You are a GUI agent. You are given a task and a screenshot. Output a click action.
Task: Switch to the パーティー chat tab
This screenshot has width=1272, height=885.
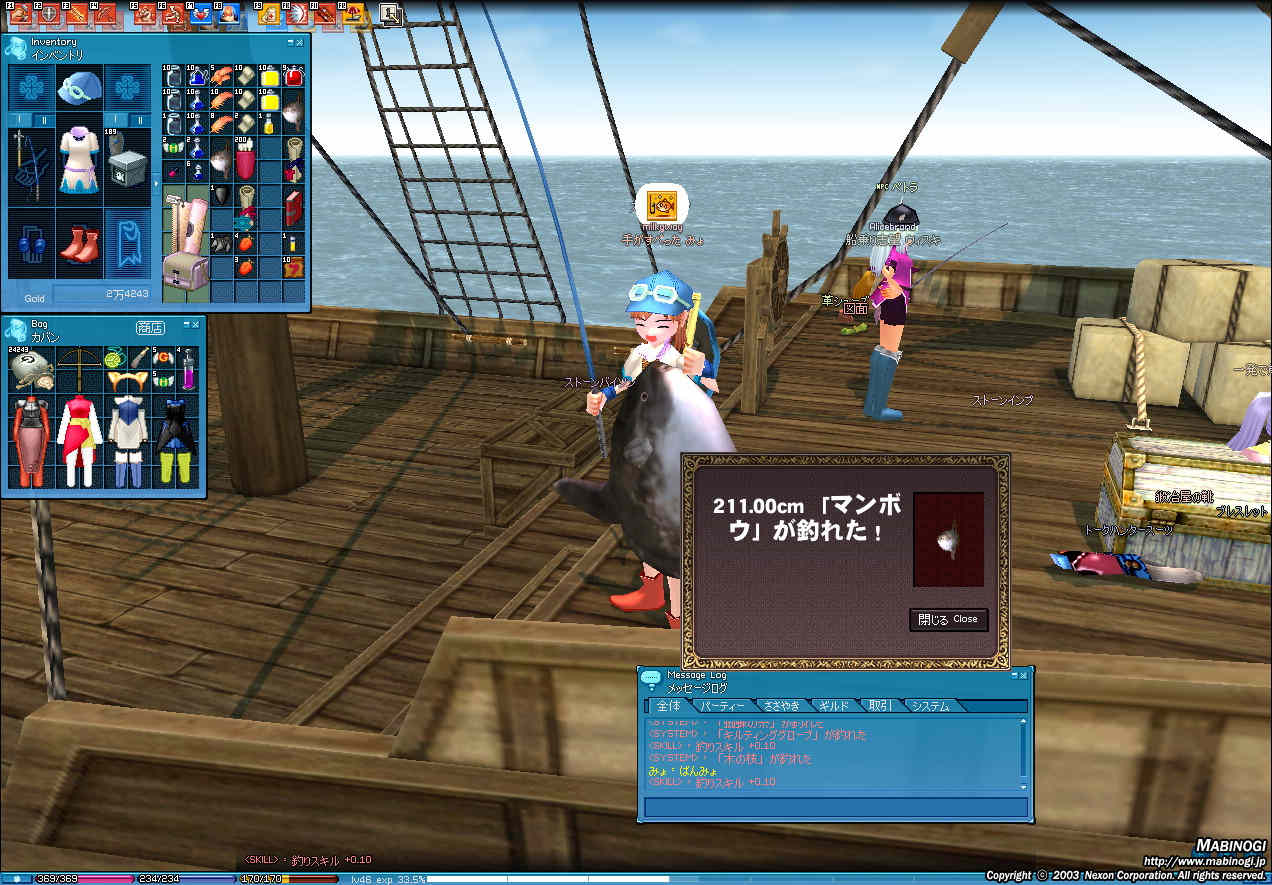(720, 706)
